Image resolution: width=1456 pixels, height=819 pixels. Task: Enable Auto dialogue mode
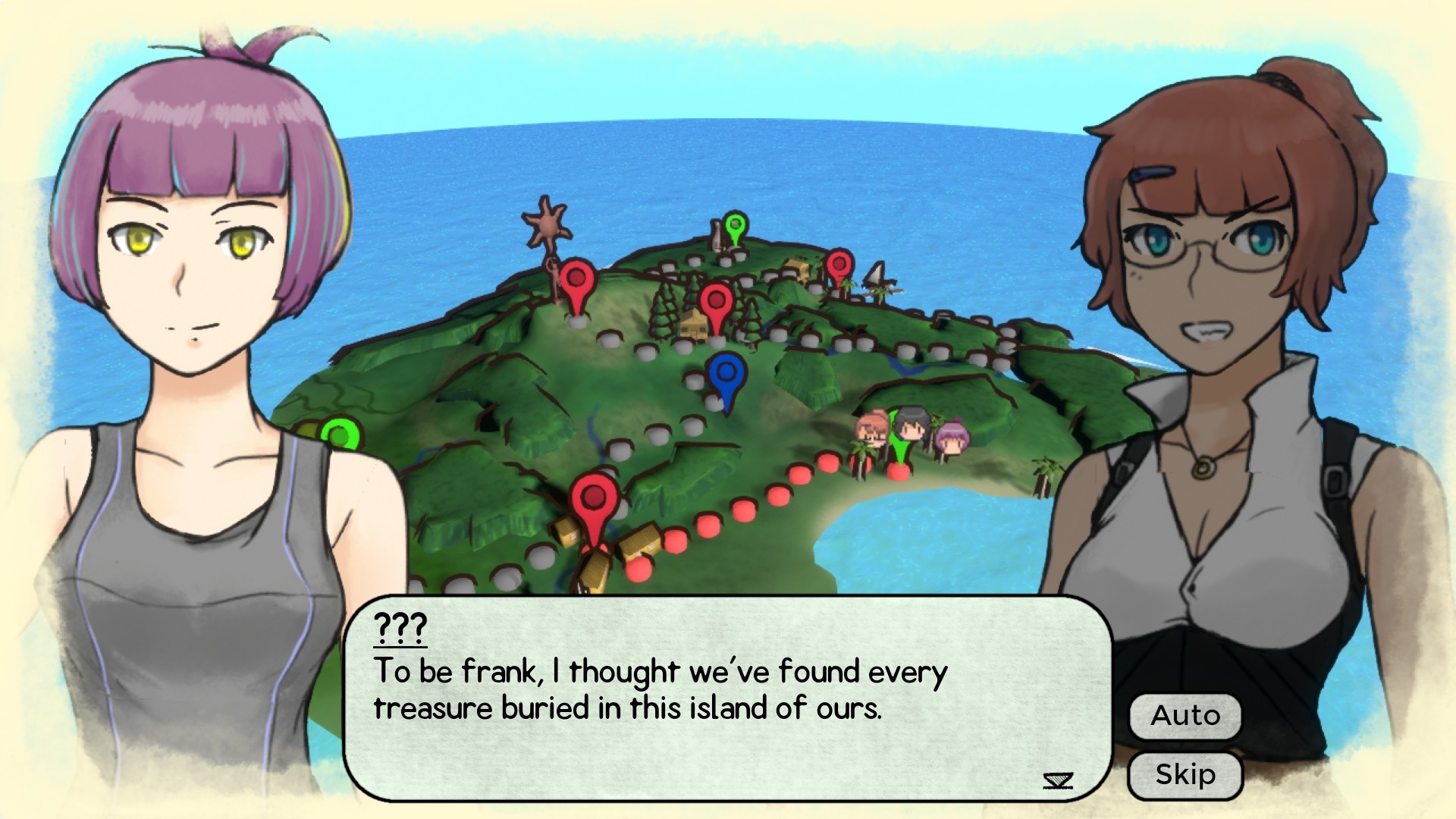pyautogui.click(x=1185, y=715)
